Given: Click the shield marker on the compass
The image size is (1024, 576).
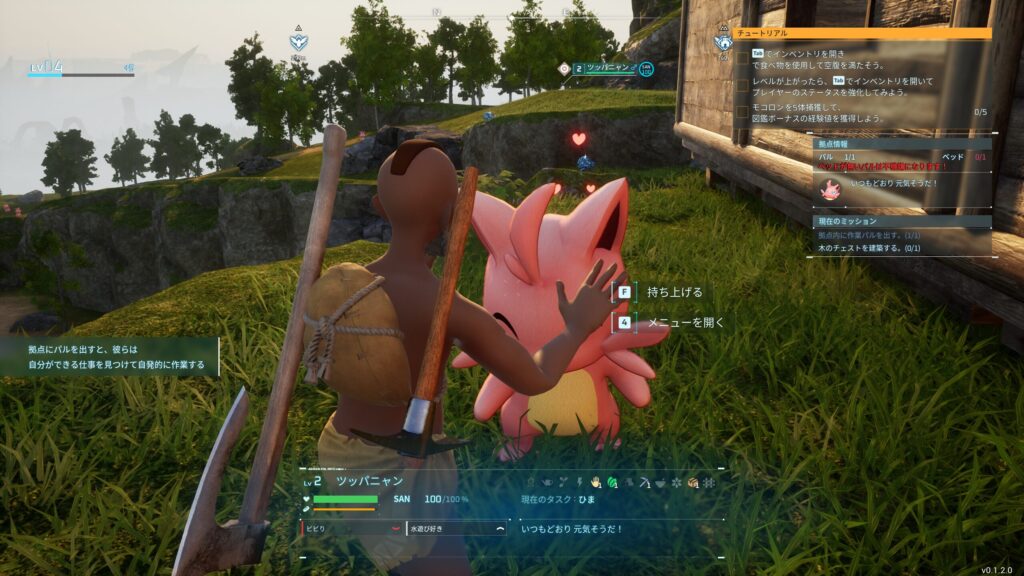Looking at the screenshot, I should click(298, 41).
